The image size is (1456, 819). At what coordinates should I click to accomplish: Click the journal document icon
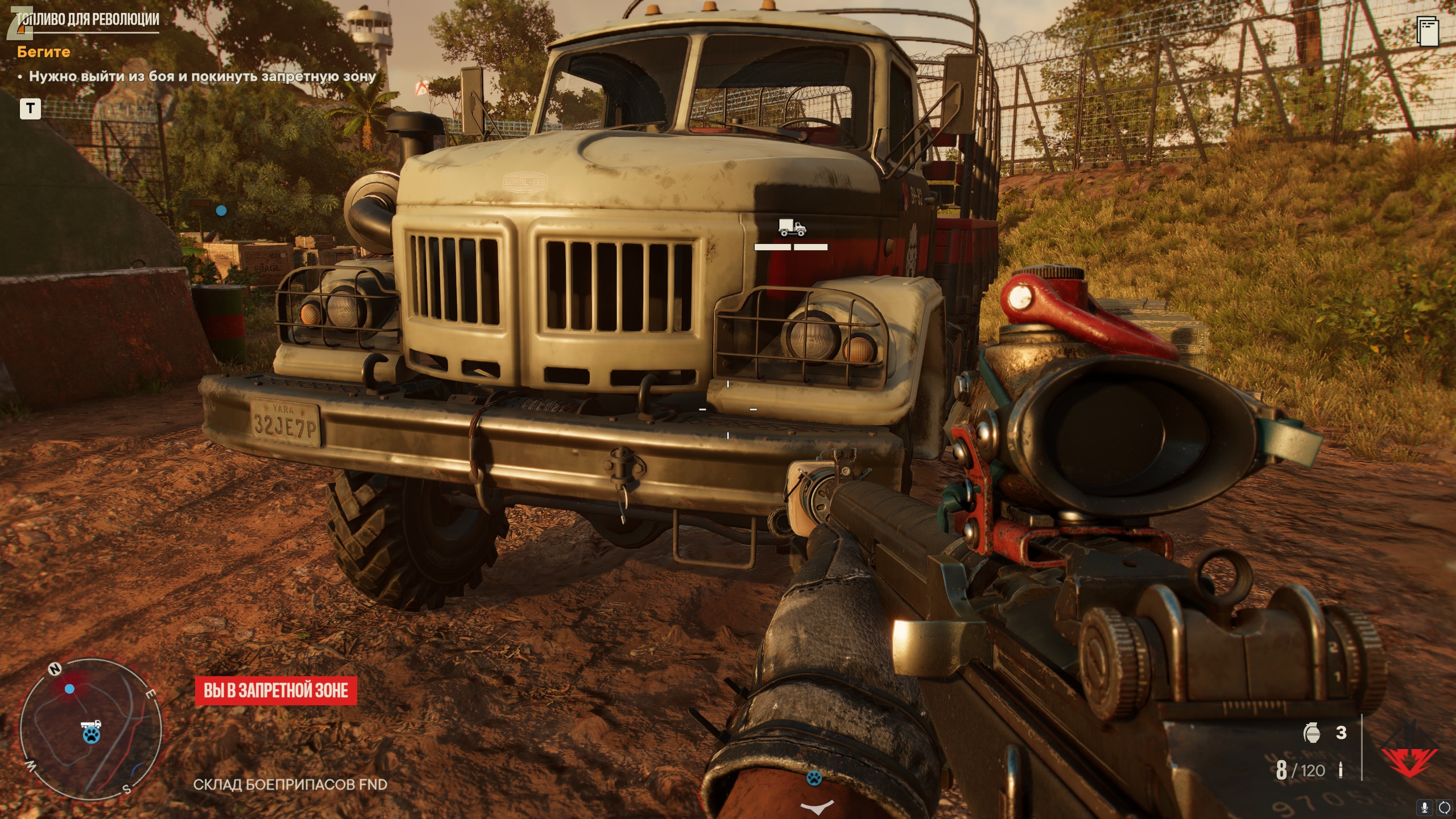point(1428,31)
